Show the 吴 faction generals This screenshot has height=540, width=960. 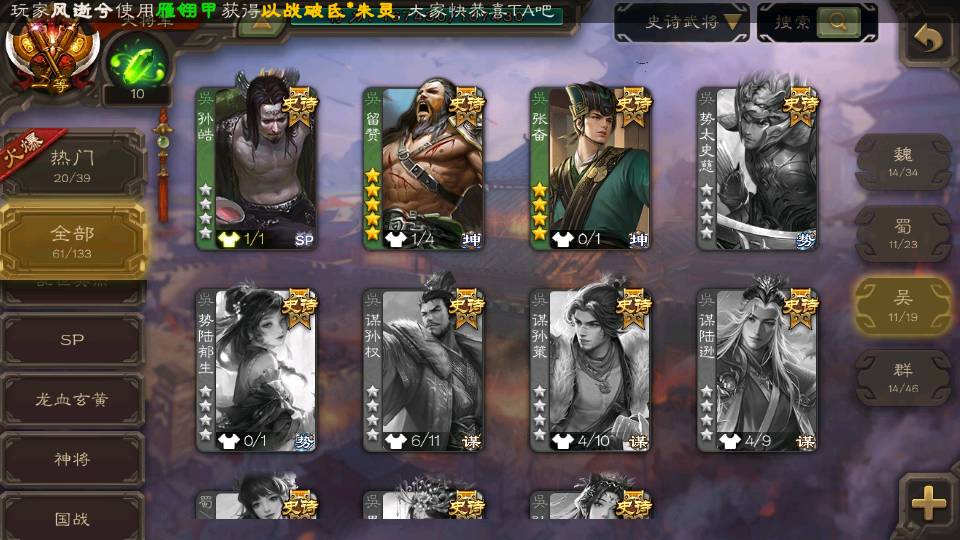(x=903, y=305)
